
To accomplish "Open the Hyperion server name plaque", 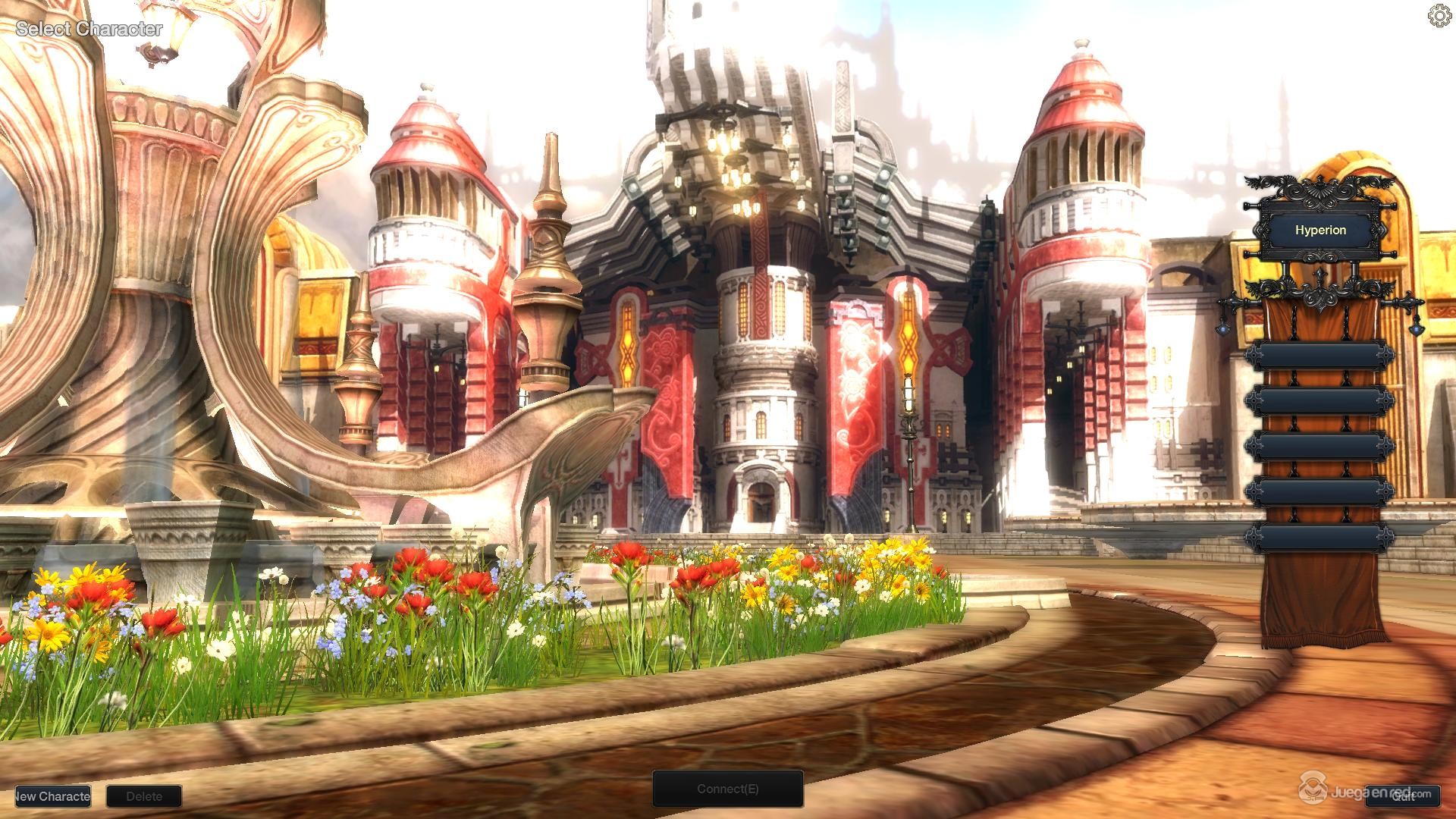I will pyautogui.click(x=1321, y=230).
